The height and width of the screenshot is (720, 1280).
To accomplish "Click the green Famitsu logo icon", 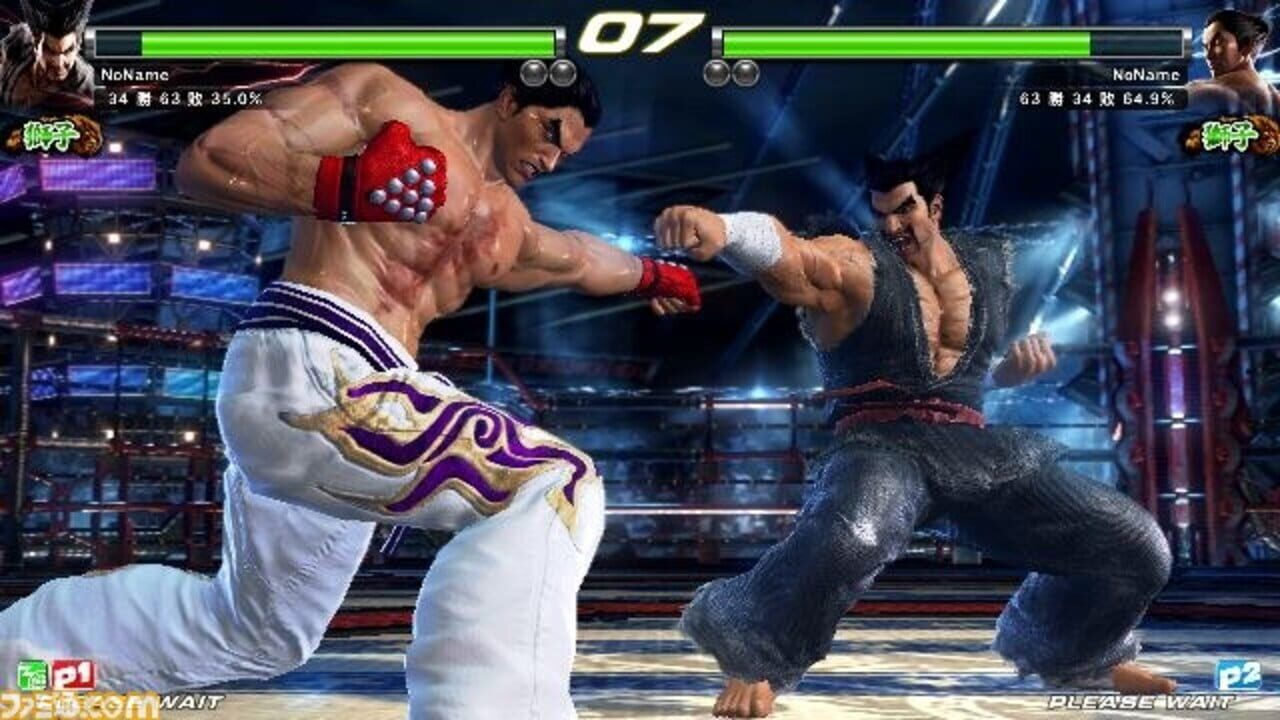I will coord(32,674).
